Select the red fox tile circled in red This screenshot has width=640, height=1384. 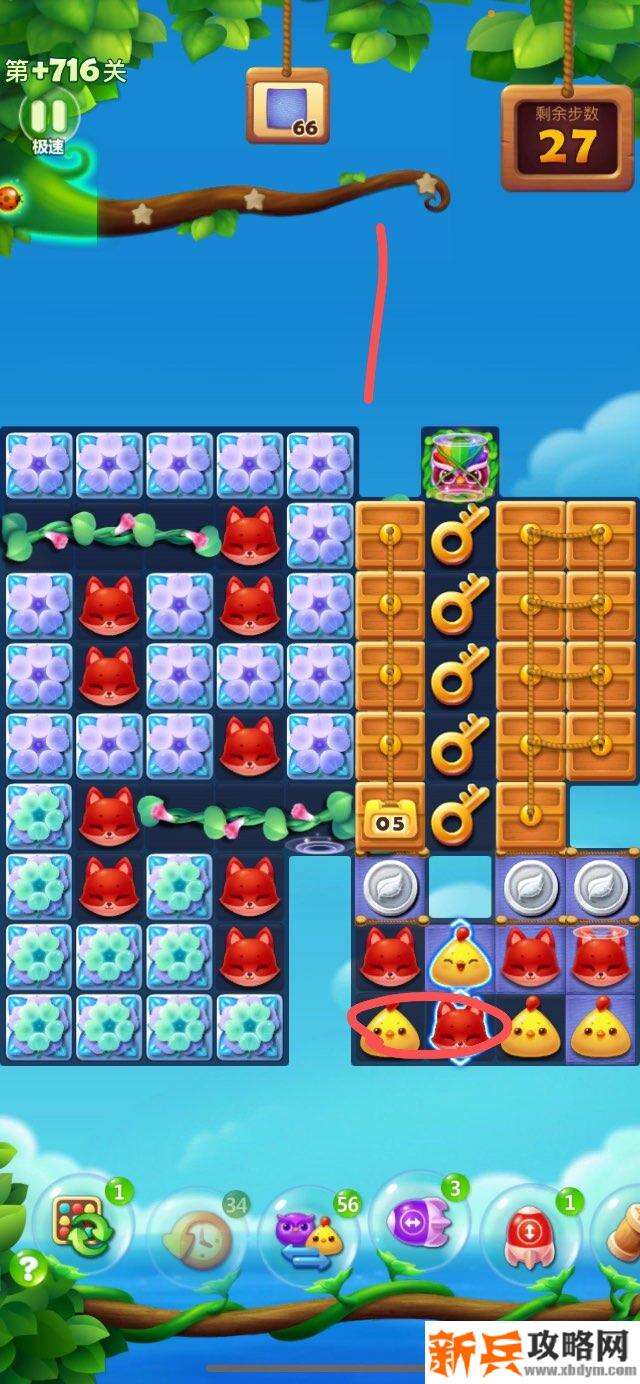(x=460, y=1028)
